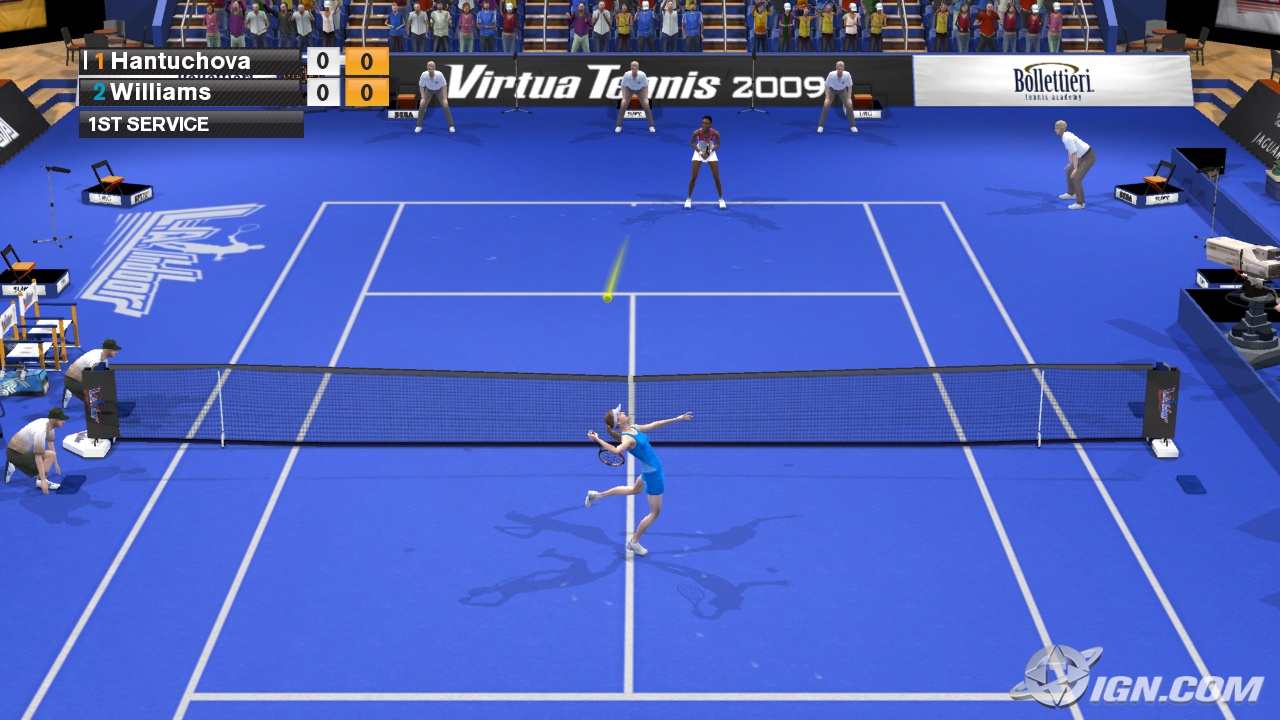Click the orange player 1 indicator
Screen dimensions: 1280x720
(99, 62)
